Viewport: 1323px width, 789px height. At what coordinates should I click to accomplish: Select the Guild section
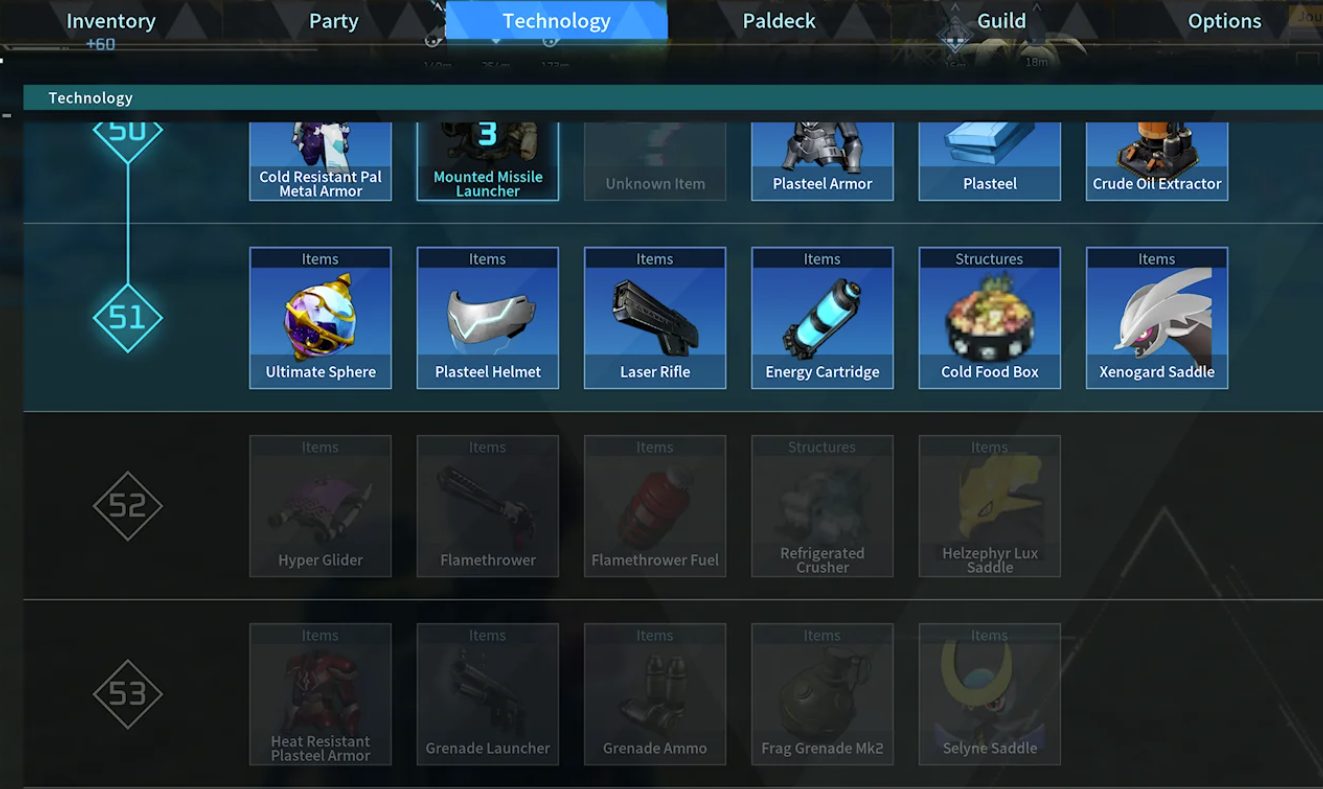tap(1000, 20)
